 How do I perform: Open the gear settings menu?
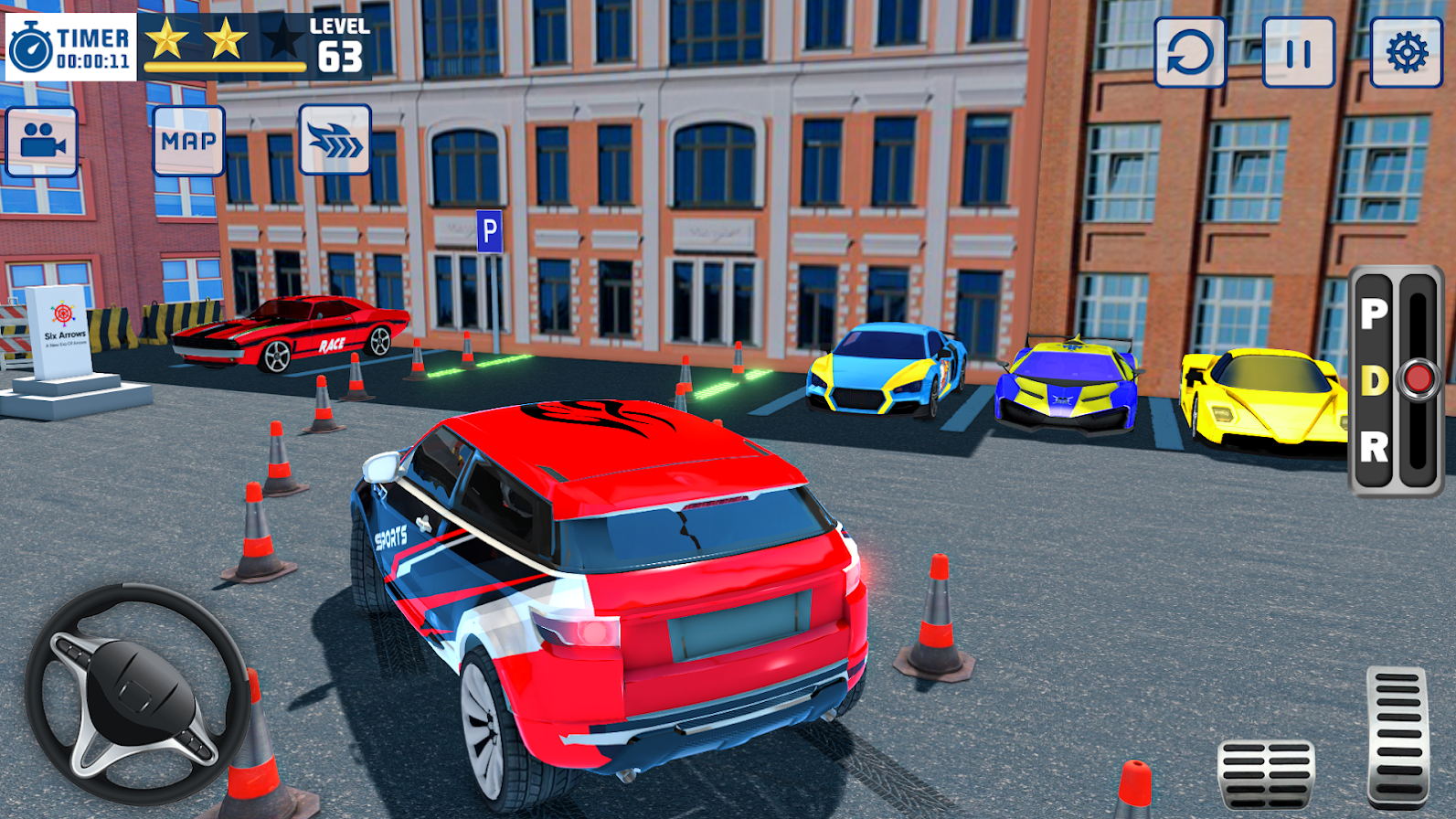pos(1406,53)
